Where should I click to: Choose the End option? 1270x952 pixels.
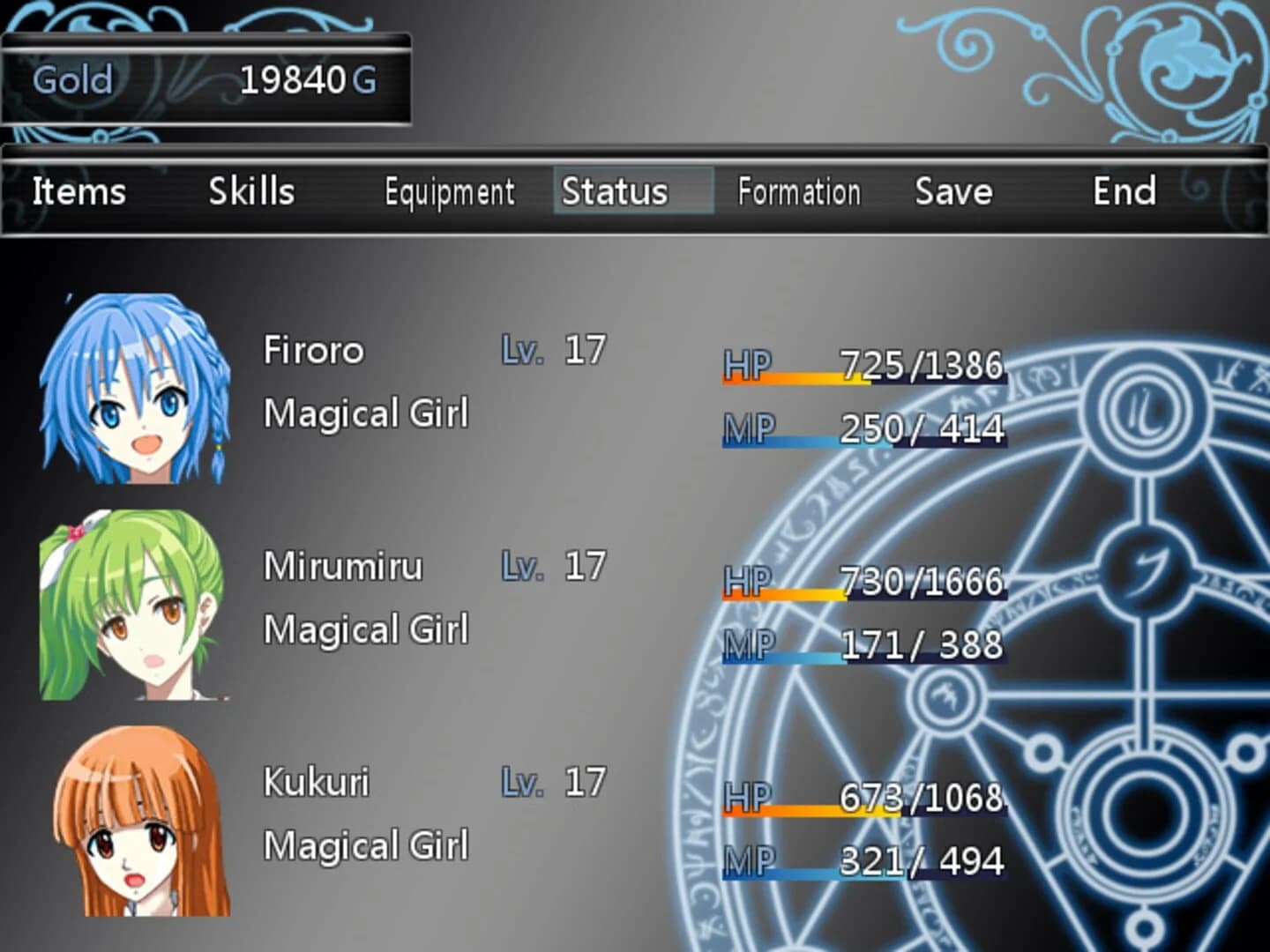pyautogui.click(x=1124, y=191)
